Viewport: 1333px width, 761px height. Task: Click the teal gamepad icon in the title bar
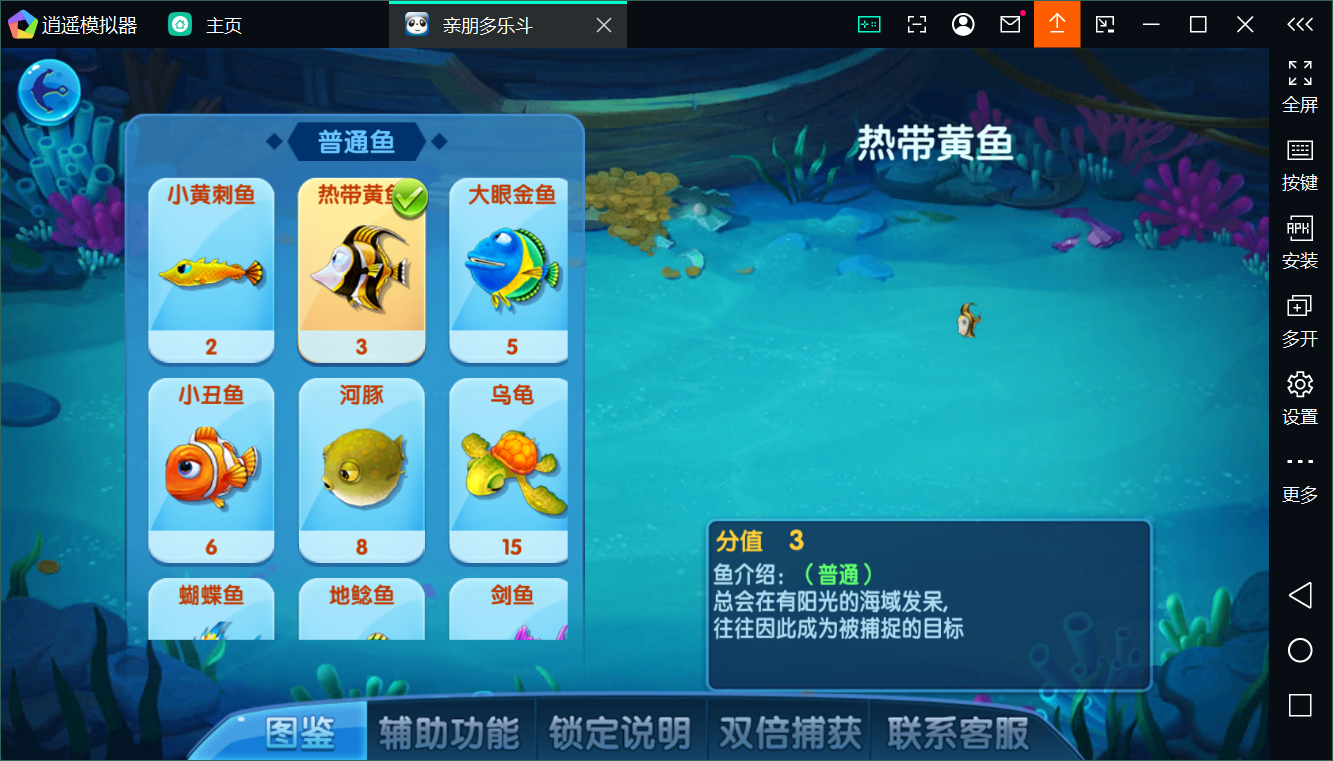pos(869,23)
